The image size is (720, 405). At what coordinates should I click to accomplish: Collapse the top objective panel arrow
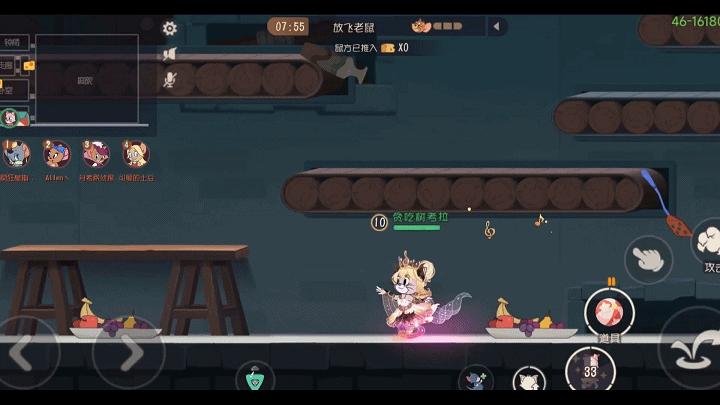tap(495, 27)
